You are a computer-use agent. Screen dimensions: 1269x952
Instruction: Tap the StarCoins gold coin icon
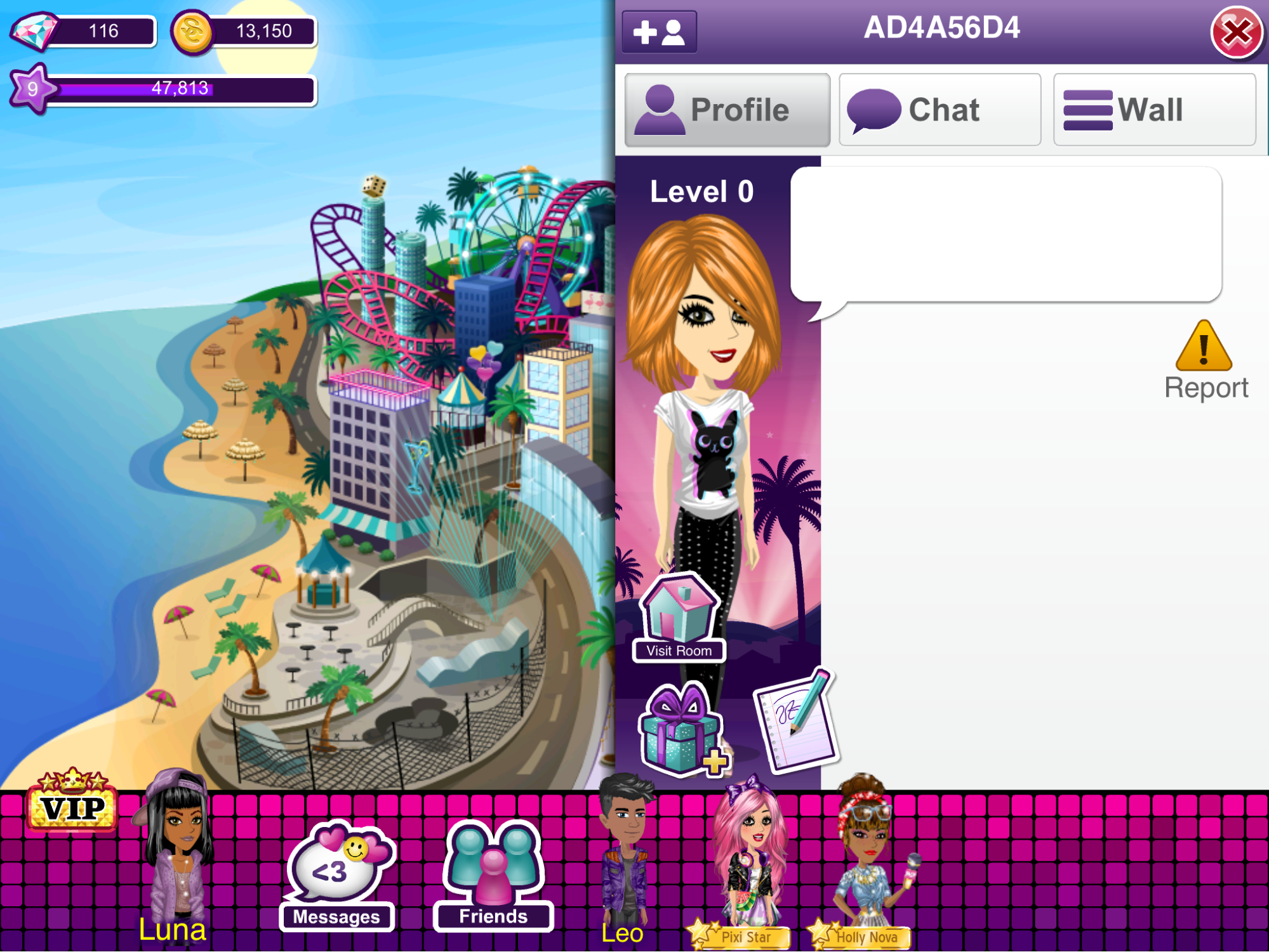tap(192, 31)
